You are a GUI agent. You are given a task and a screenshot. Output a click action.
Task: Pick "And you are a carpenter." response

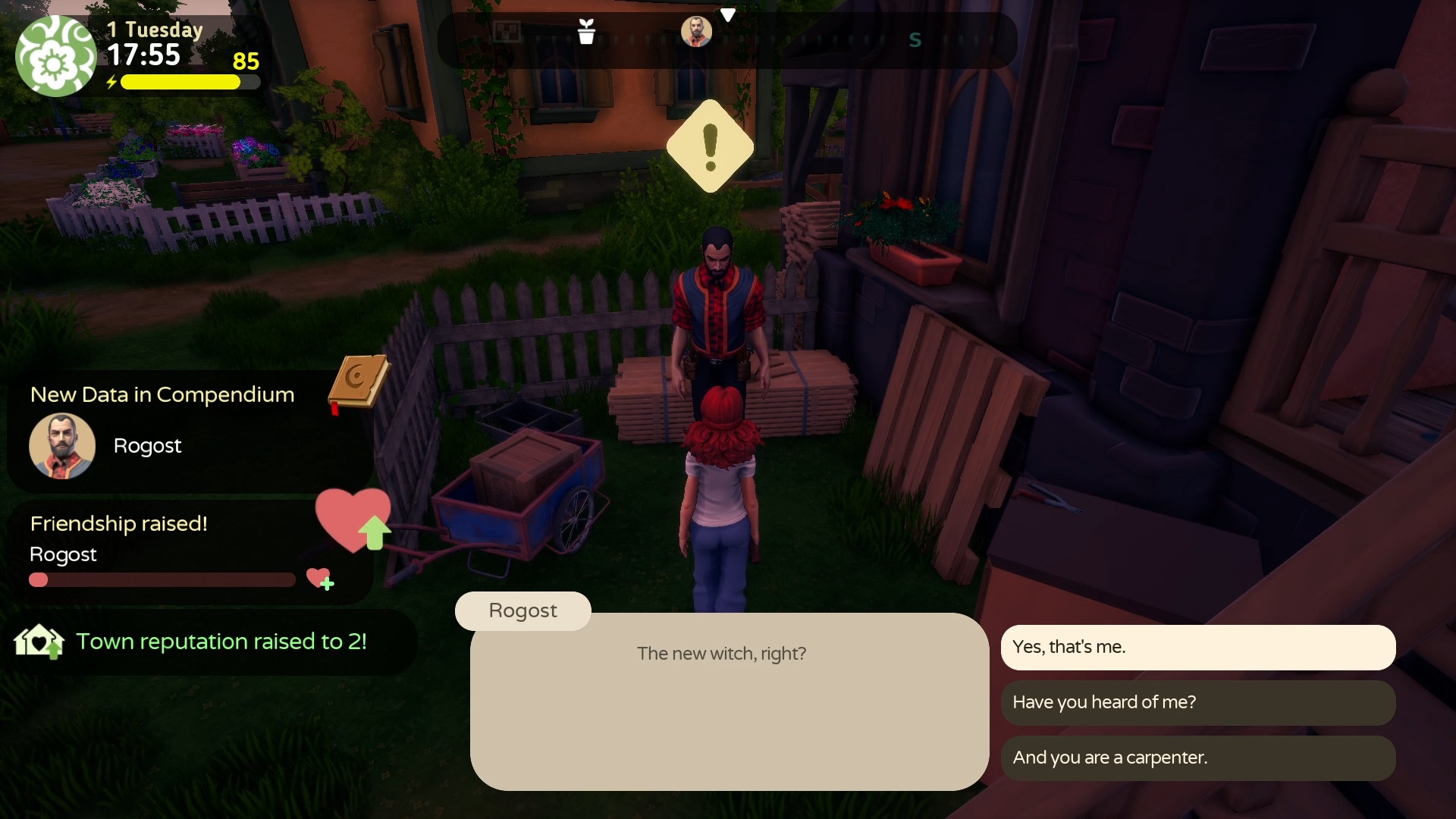tap(1197, 758)
